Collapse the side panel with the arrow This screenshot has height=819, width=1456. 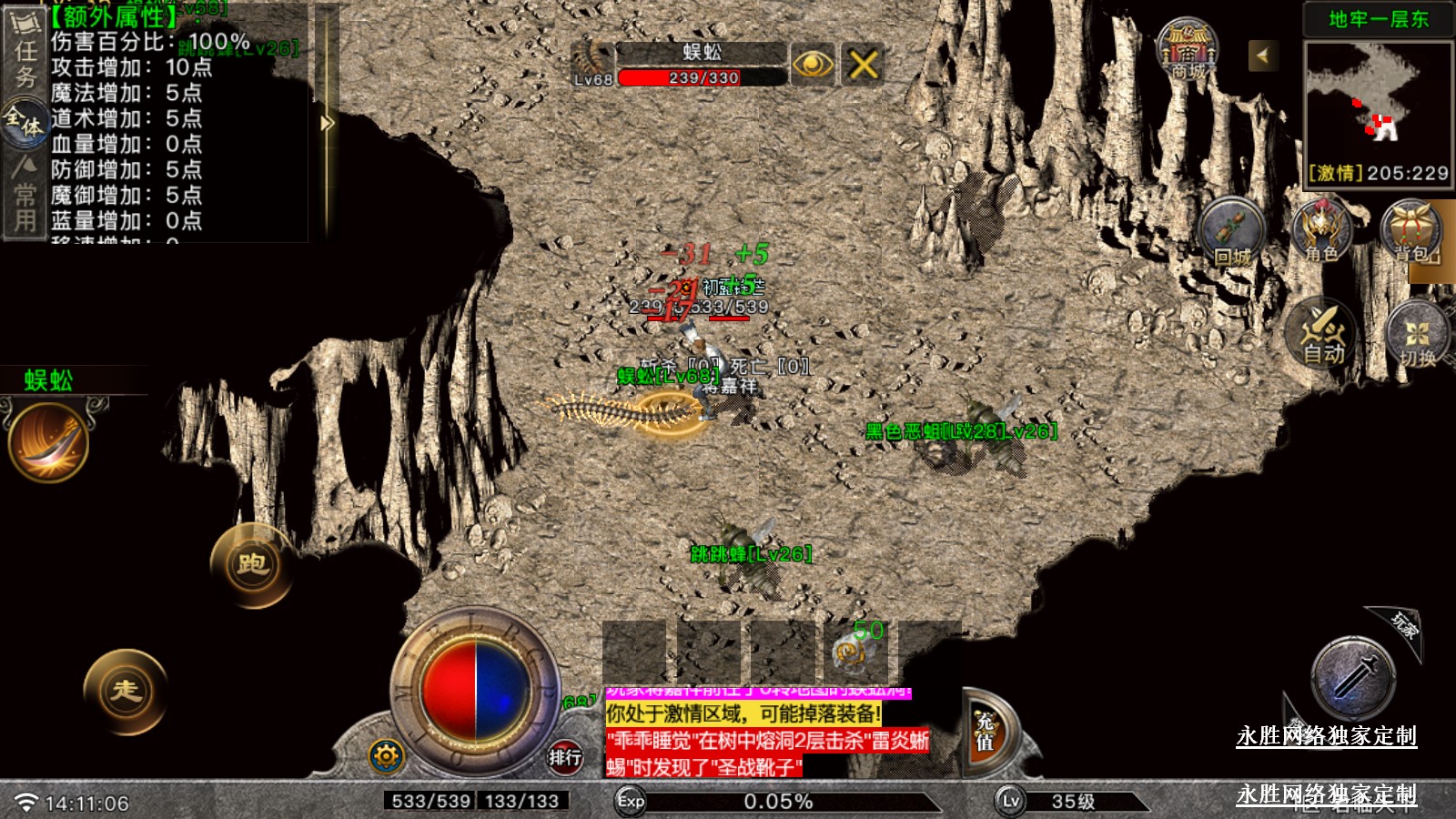(x=327, y=123)
